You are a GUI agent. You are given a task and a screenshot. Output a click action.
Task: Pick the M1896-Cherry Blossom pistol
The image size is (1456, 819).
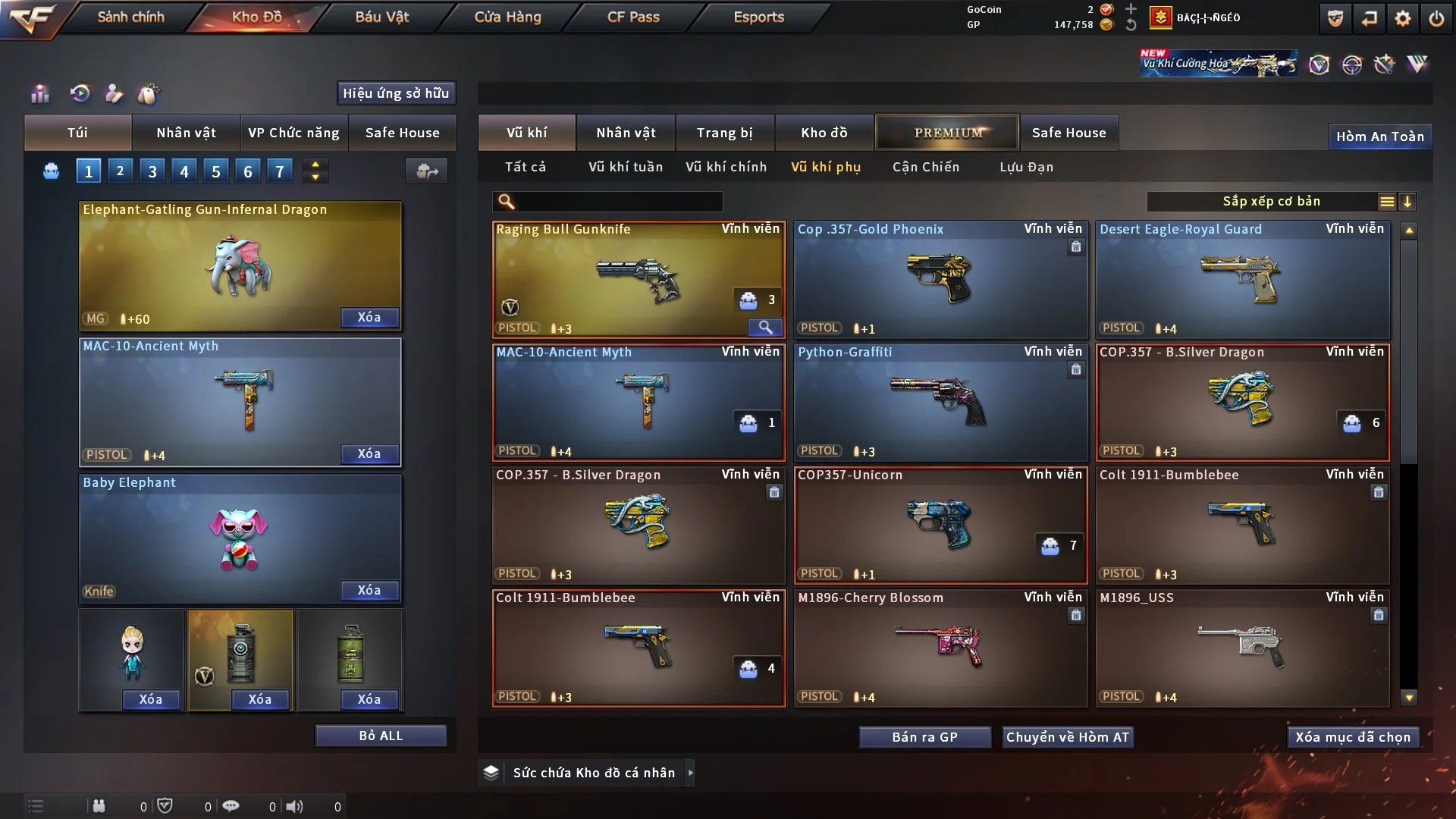940,648
